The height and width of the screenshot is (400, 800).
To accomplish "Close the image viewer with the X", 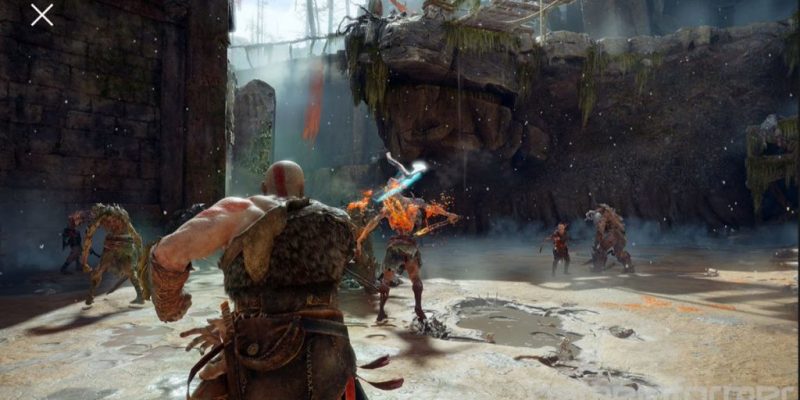I will tap(42, 15).
